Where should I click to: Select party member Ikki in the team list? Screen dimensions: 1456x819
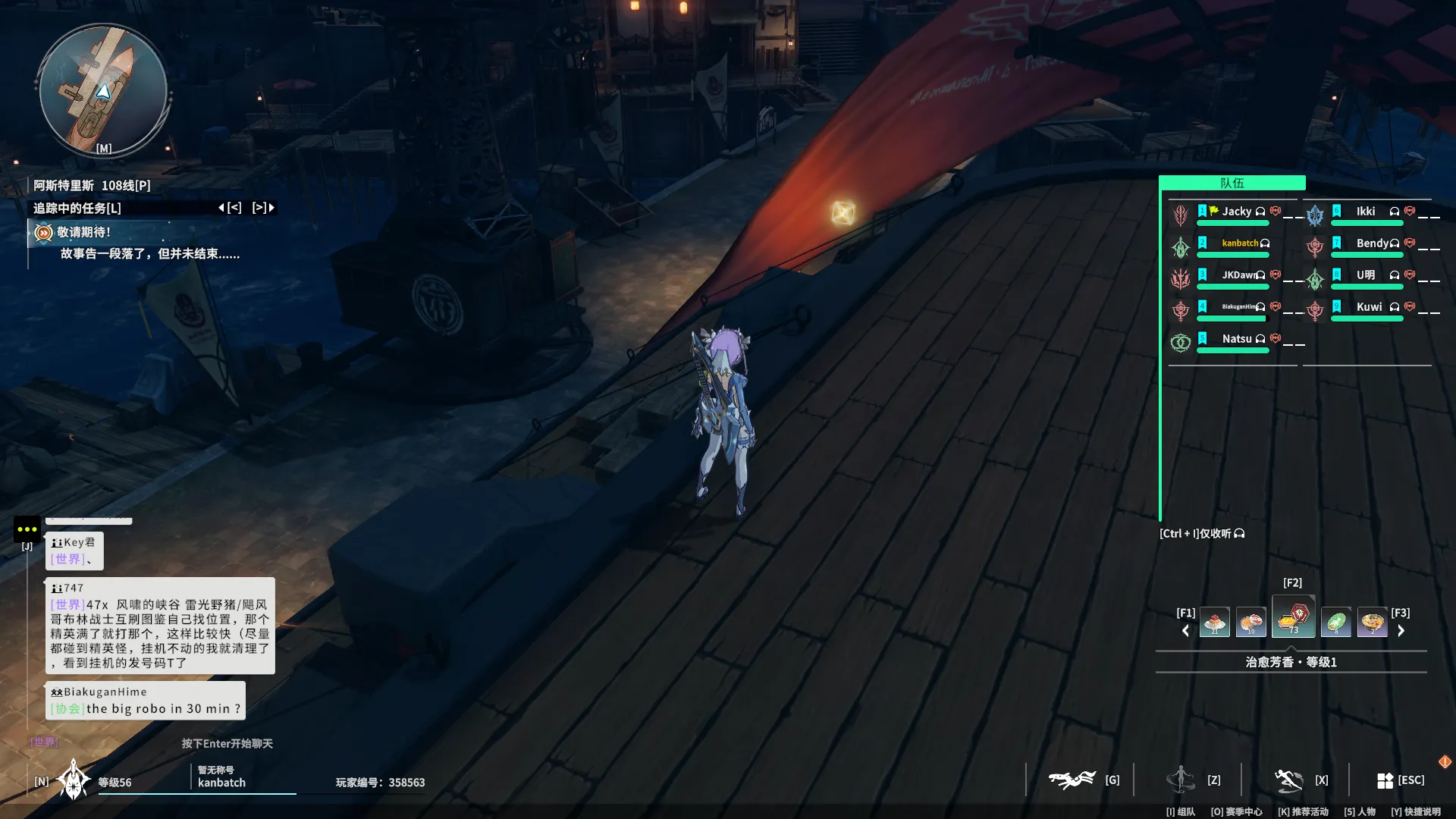pos(1365,212)
